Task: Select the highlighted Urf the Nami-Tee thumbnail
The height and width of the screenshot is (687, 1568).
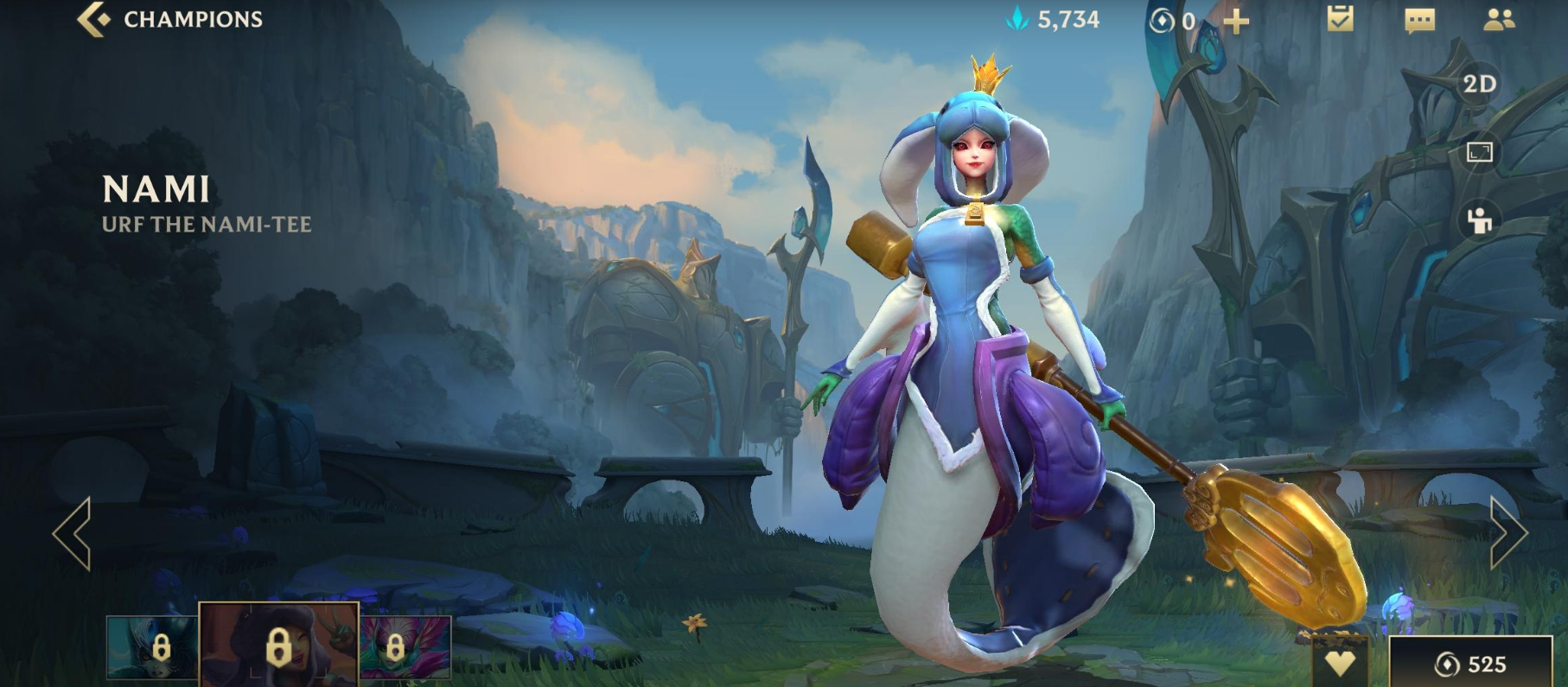Action: 278,645
